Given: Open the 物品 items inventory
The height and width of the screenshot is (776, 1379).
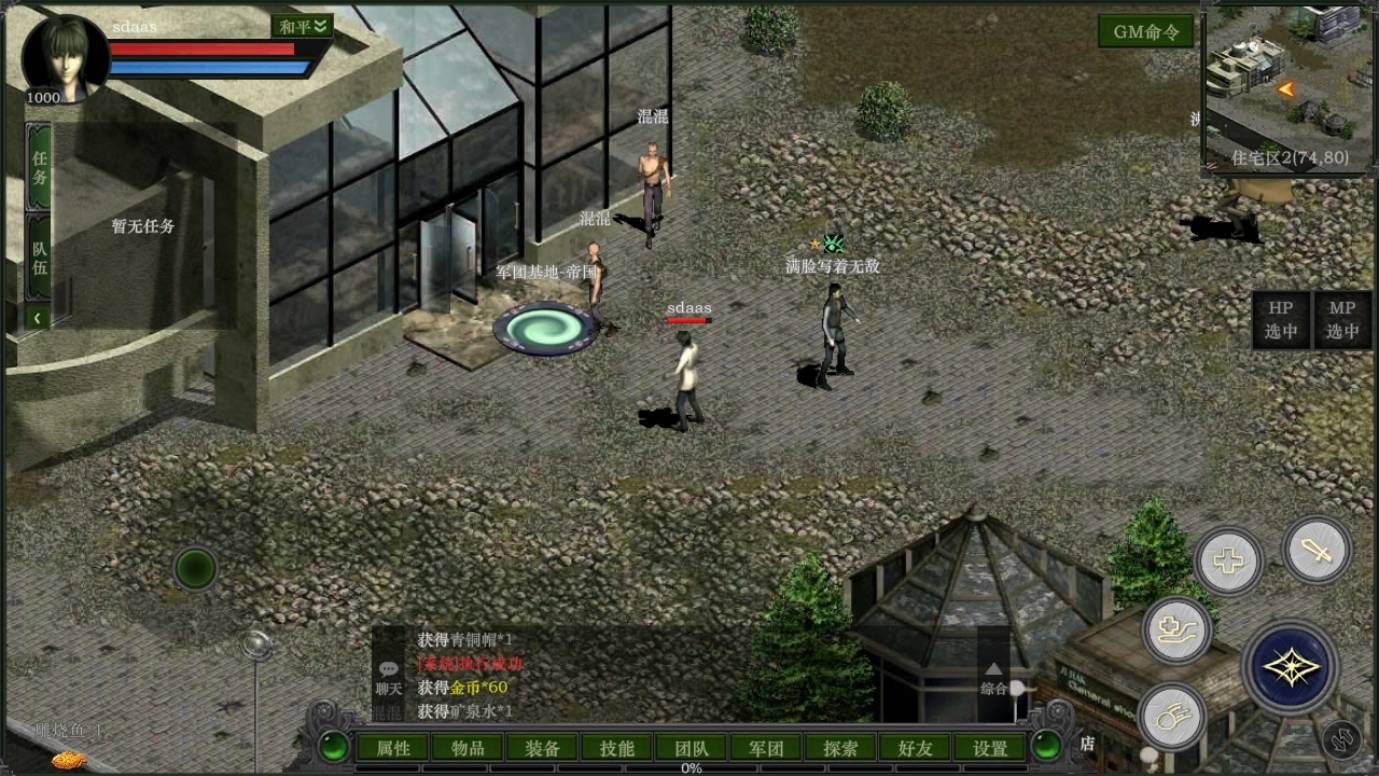Looking at the screenshot, I should coord(468,748).
